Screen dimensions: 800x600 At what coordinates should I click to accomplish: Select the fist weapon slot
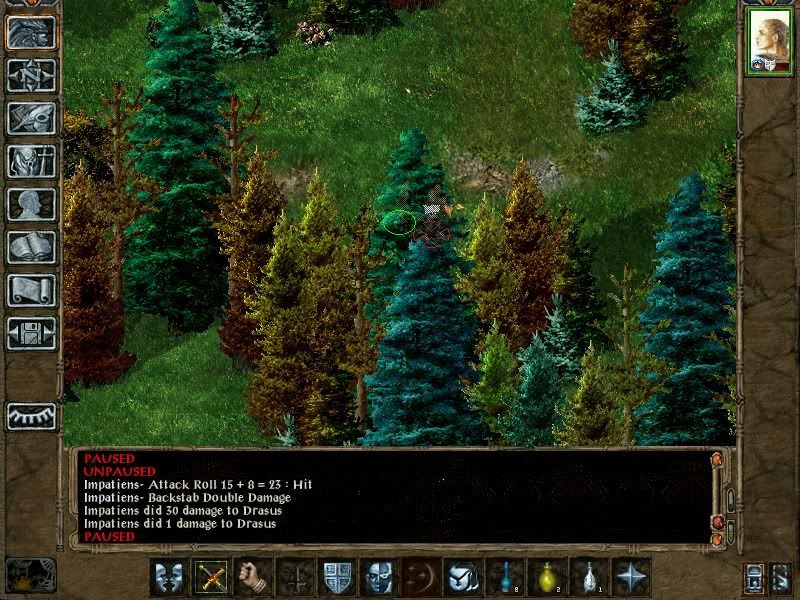point(251,577)
